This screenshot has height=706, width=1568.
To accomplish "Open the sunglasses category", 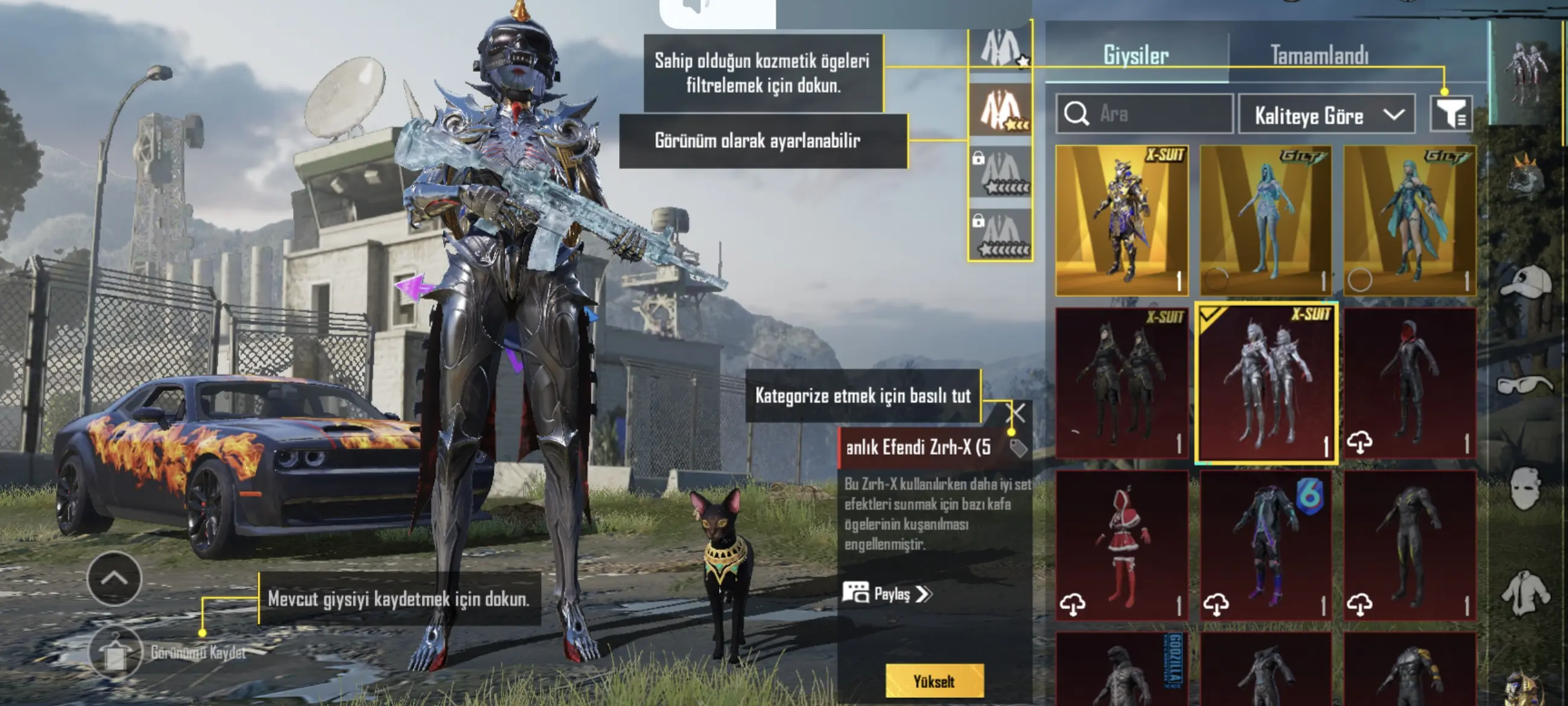I will coord(1526,385).
